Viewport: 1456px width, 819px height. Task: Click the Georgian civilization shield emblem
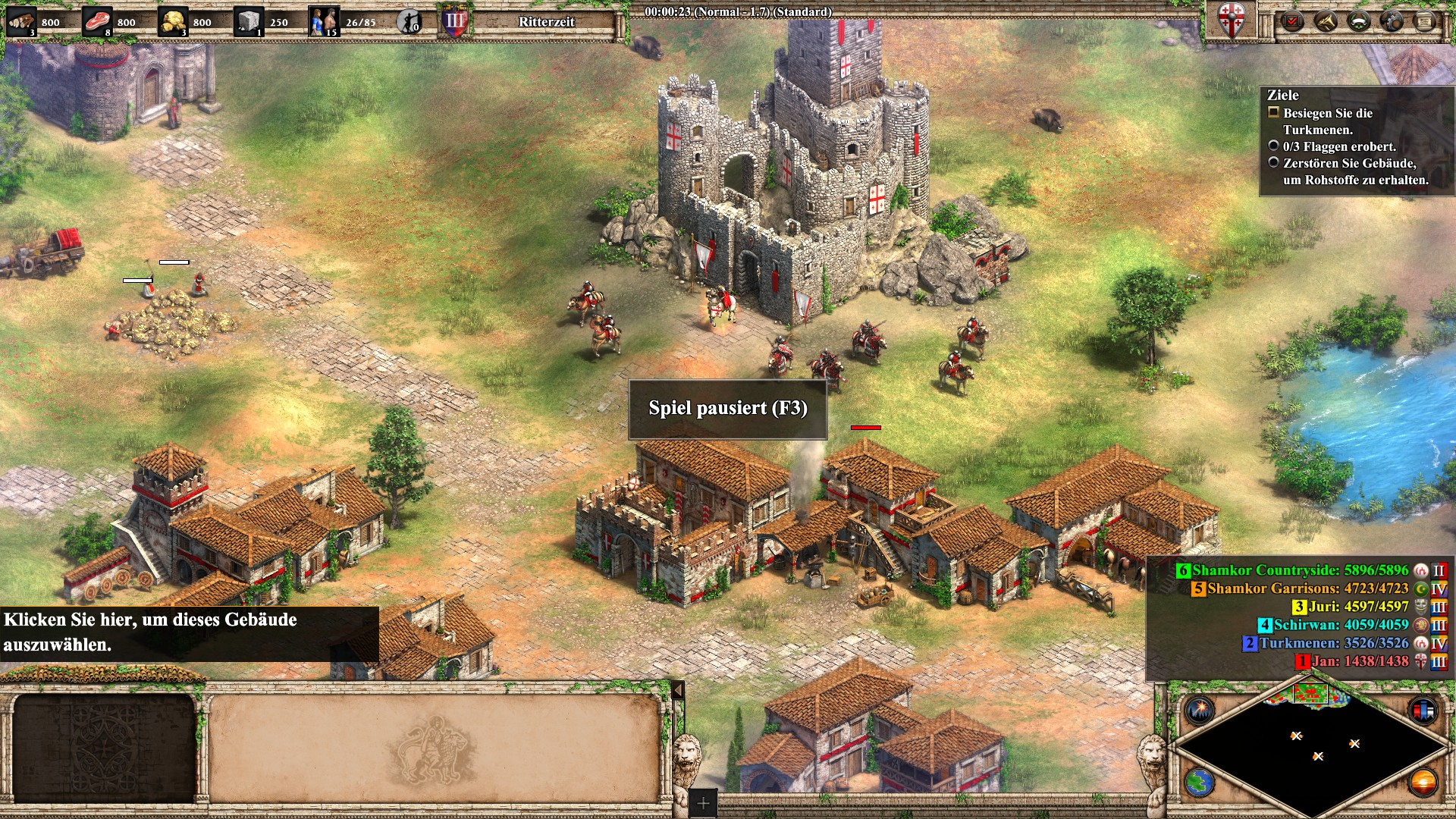(x=1232, y=20)
